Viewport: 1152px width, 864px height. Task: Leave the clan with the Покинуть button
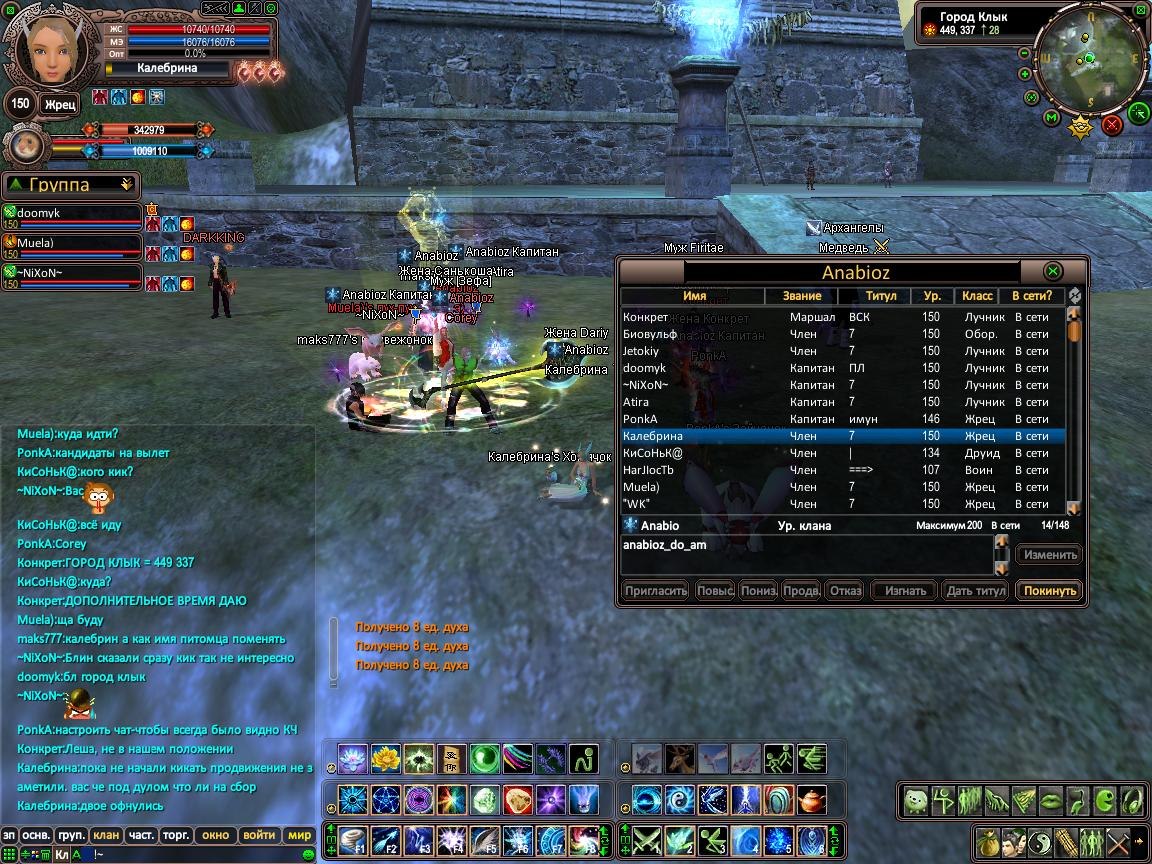1049,591
